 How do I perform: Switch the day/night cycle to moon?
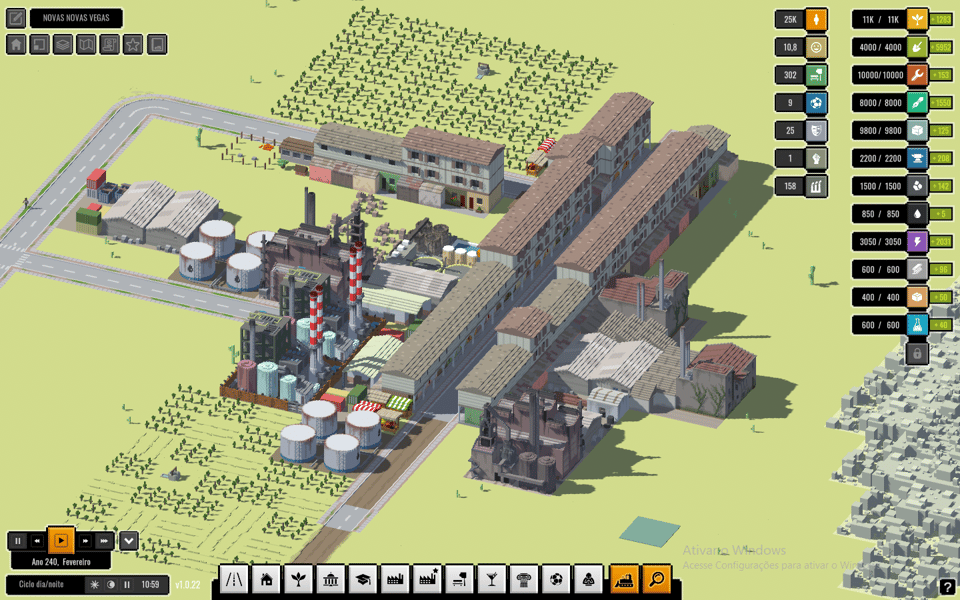111,585
